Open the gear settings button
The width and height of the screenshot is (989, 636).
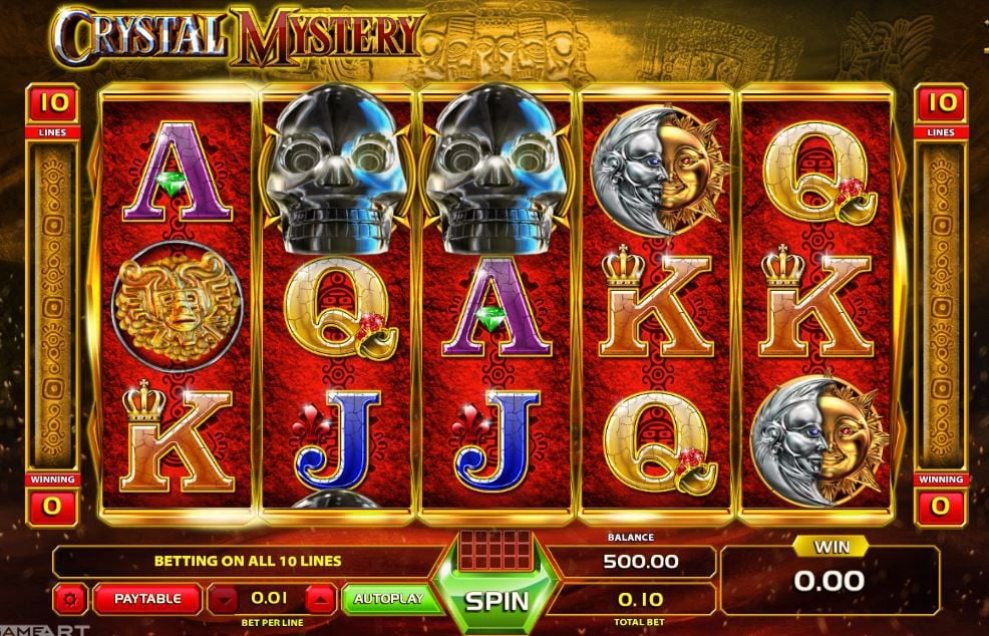pos(70,600)
